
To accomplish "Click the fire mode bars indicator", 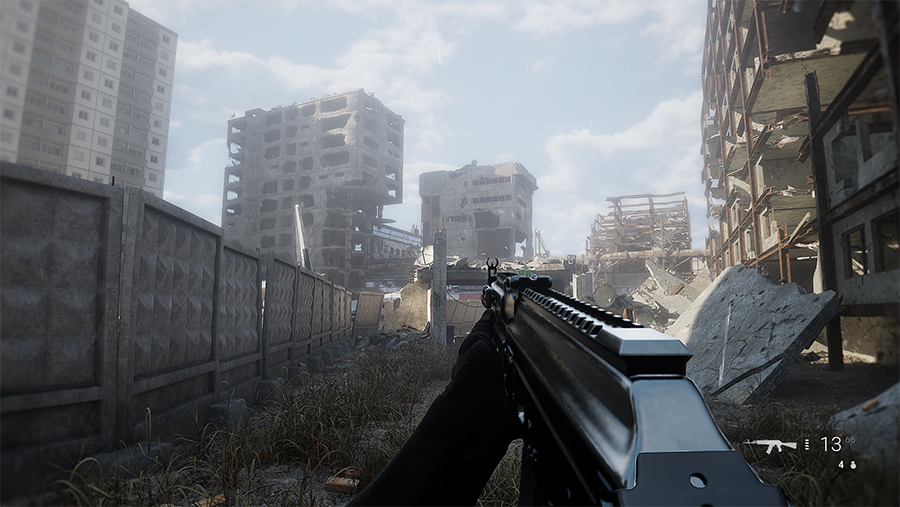I will pyautogui.click(x=807, y=444).
